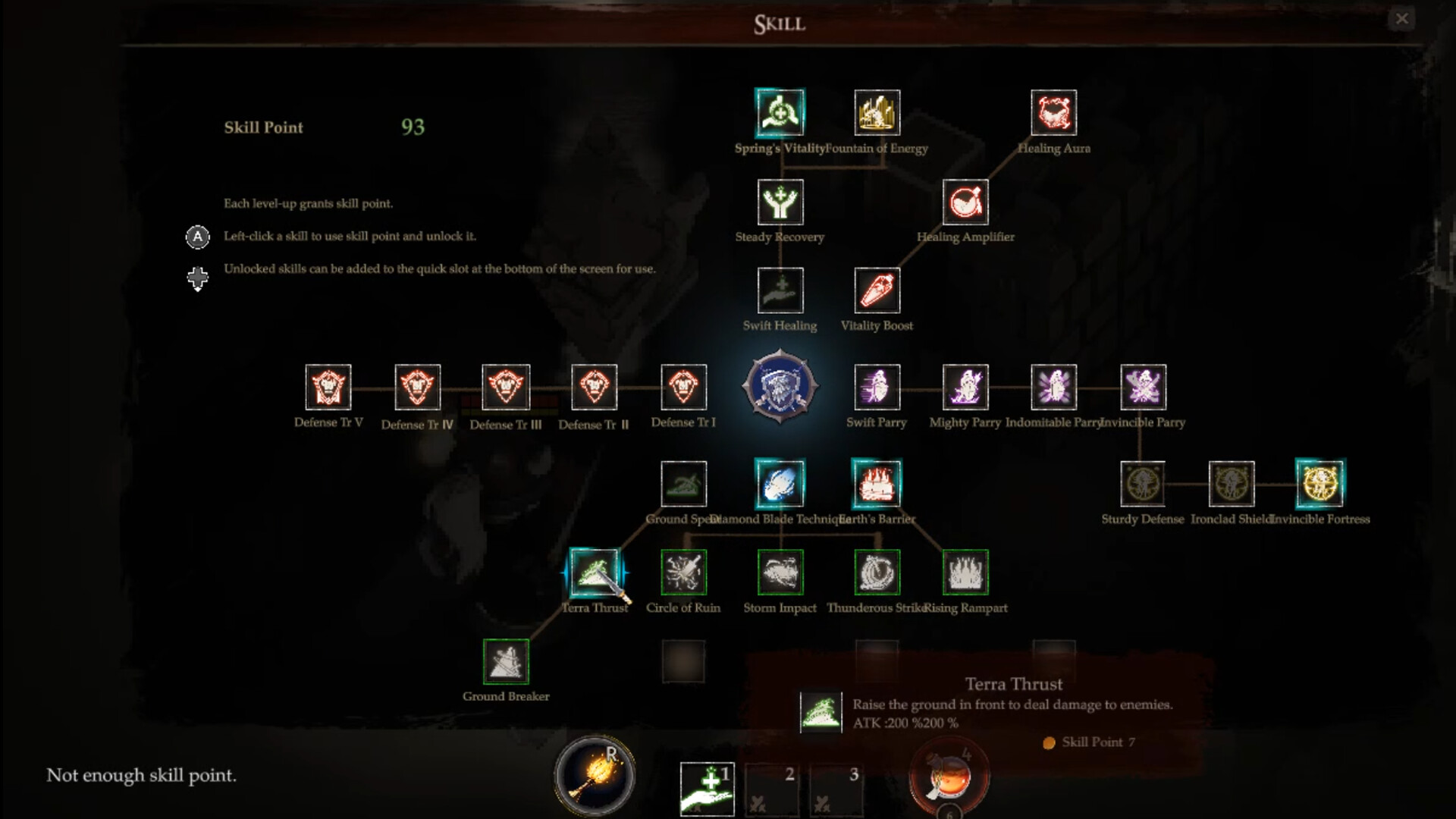Unlock the Spring's Vitality skill

tap(780, 113)
